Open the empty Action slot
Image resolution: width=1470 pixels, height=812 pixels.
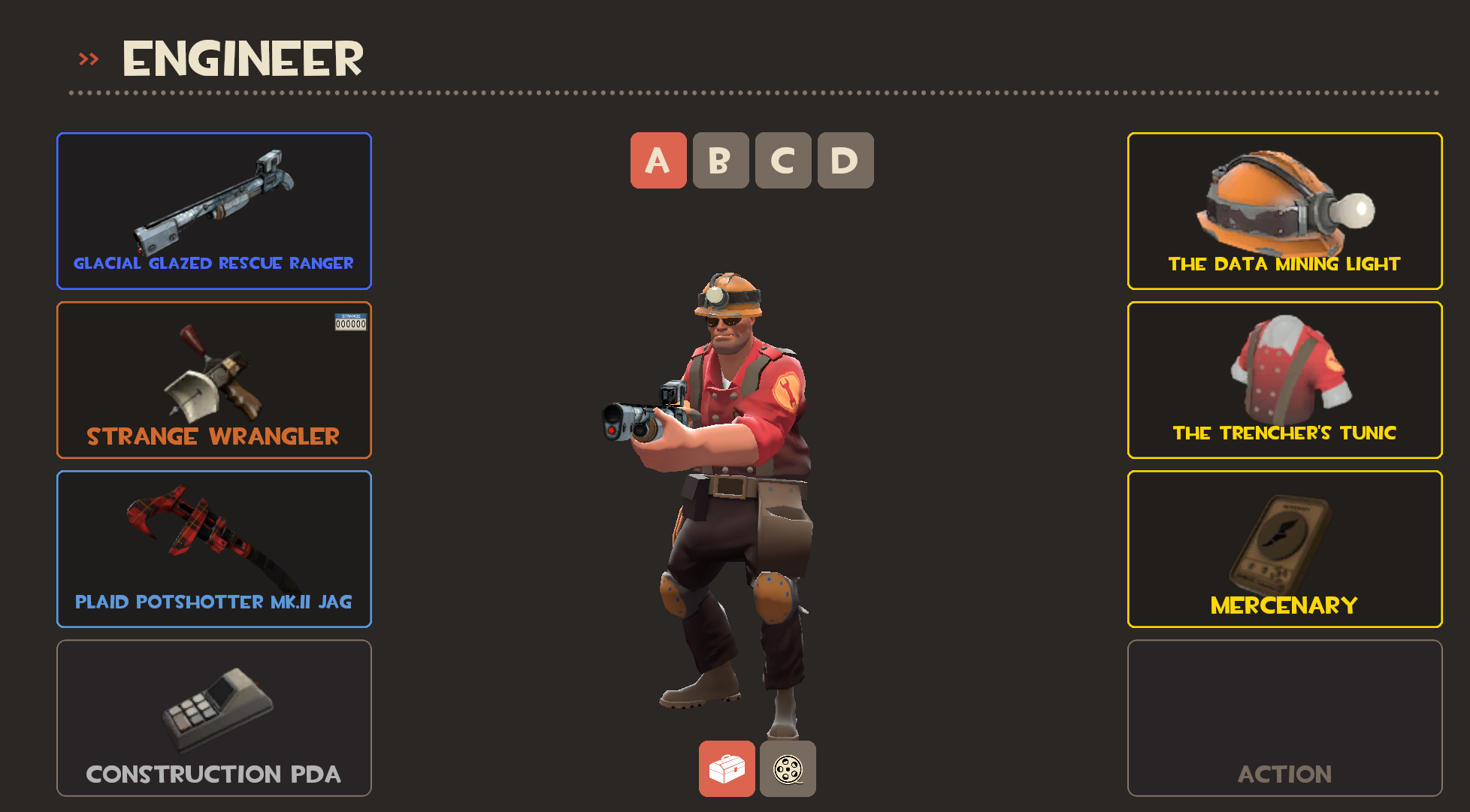(x=1284, y=718)
